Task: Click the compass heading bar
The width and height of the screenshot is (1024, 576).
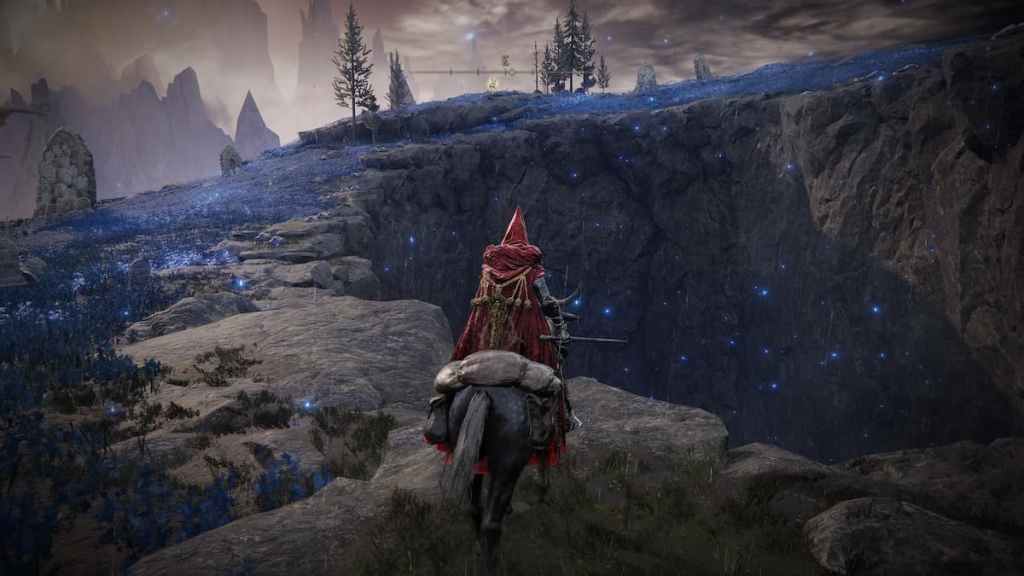Action: [x=474, y=71]
